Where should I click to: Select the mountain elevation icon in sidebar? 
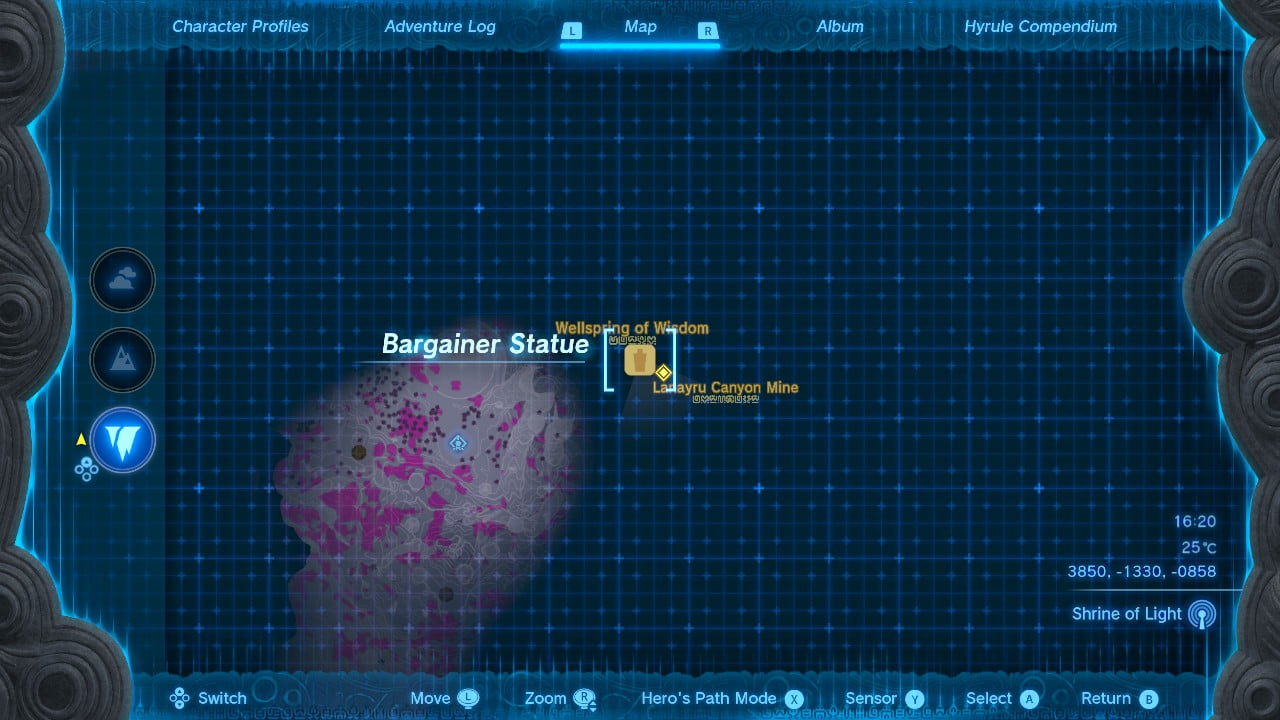click(x=122, y=360)
